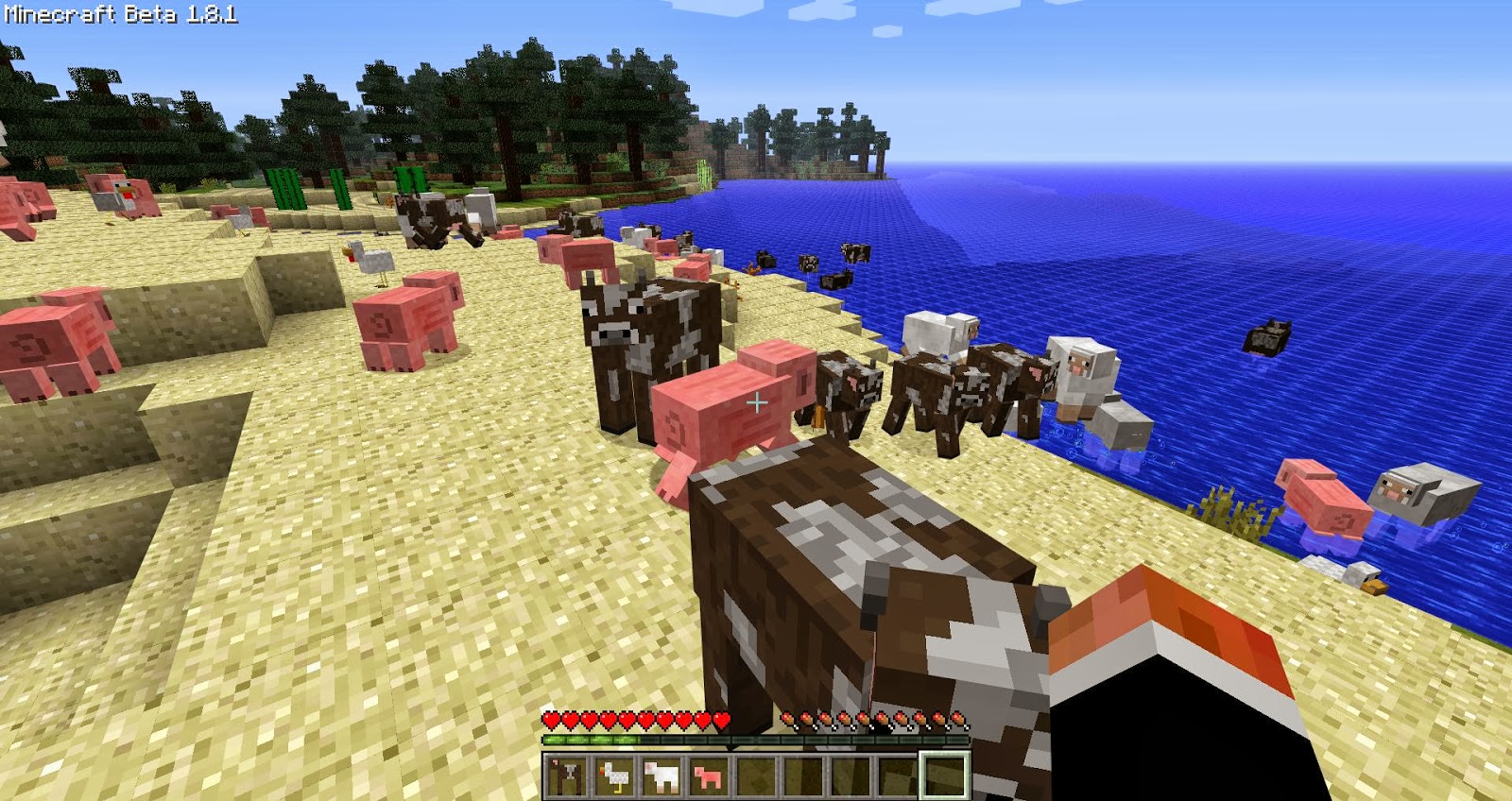Click the seventh empty hotbar slot
1512x801 pixels.
coord(851,775)
